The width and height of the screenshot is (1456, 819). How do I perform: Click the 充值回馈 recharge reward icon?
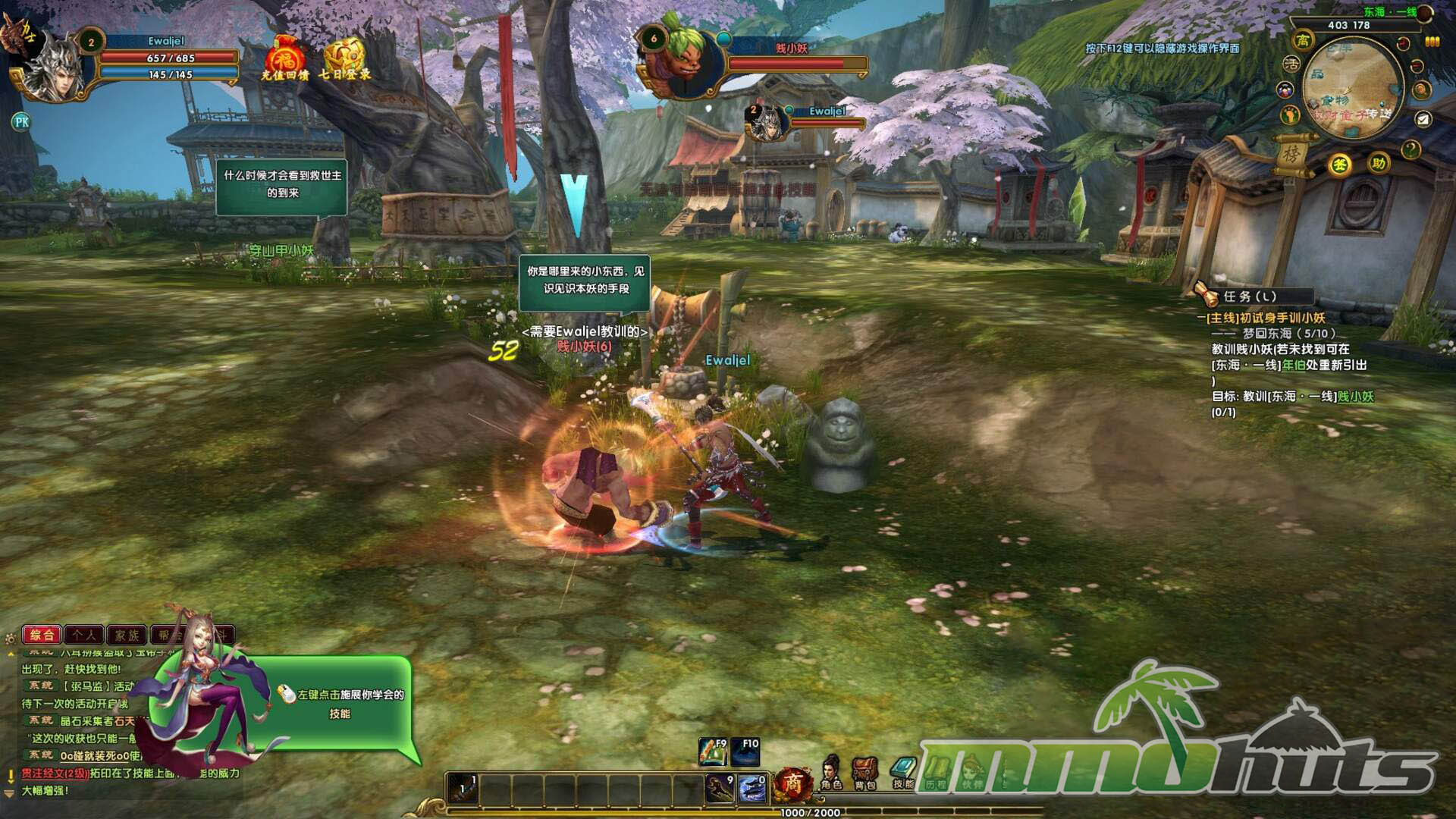(284, 58)
